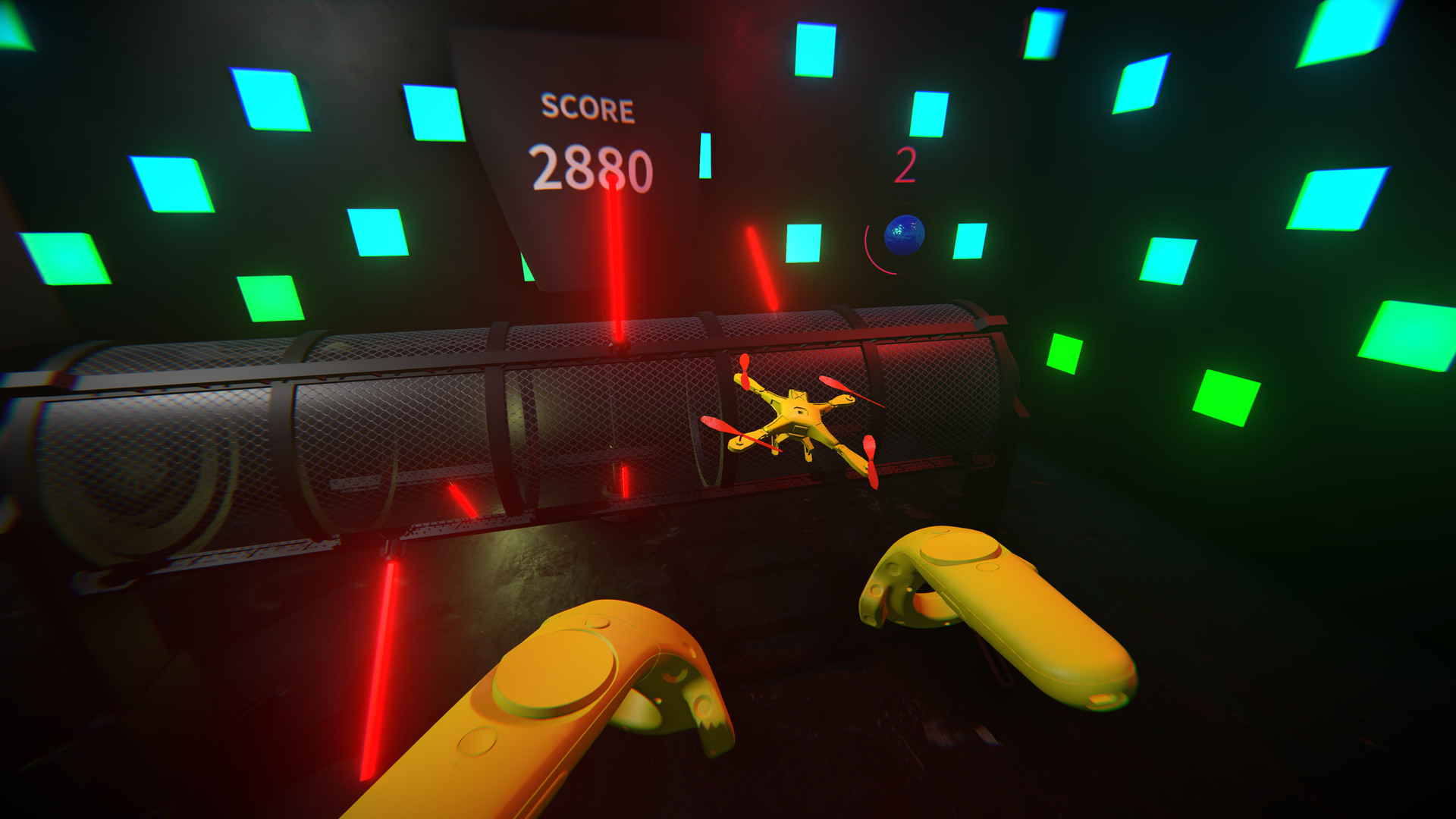Click the red number 2 counter
1456x819 pixels.
pyautogui.click(x=908, y=165)
